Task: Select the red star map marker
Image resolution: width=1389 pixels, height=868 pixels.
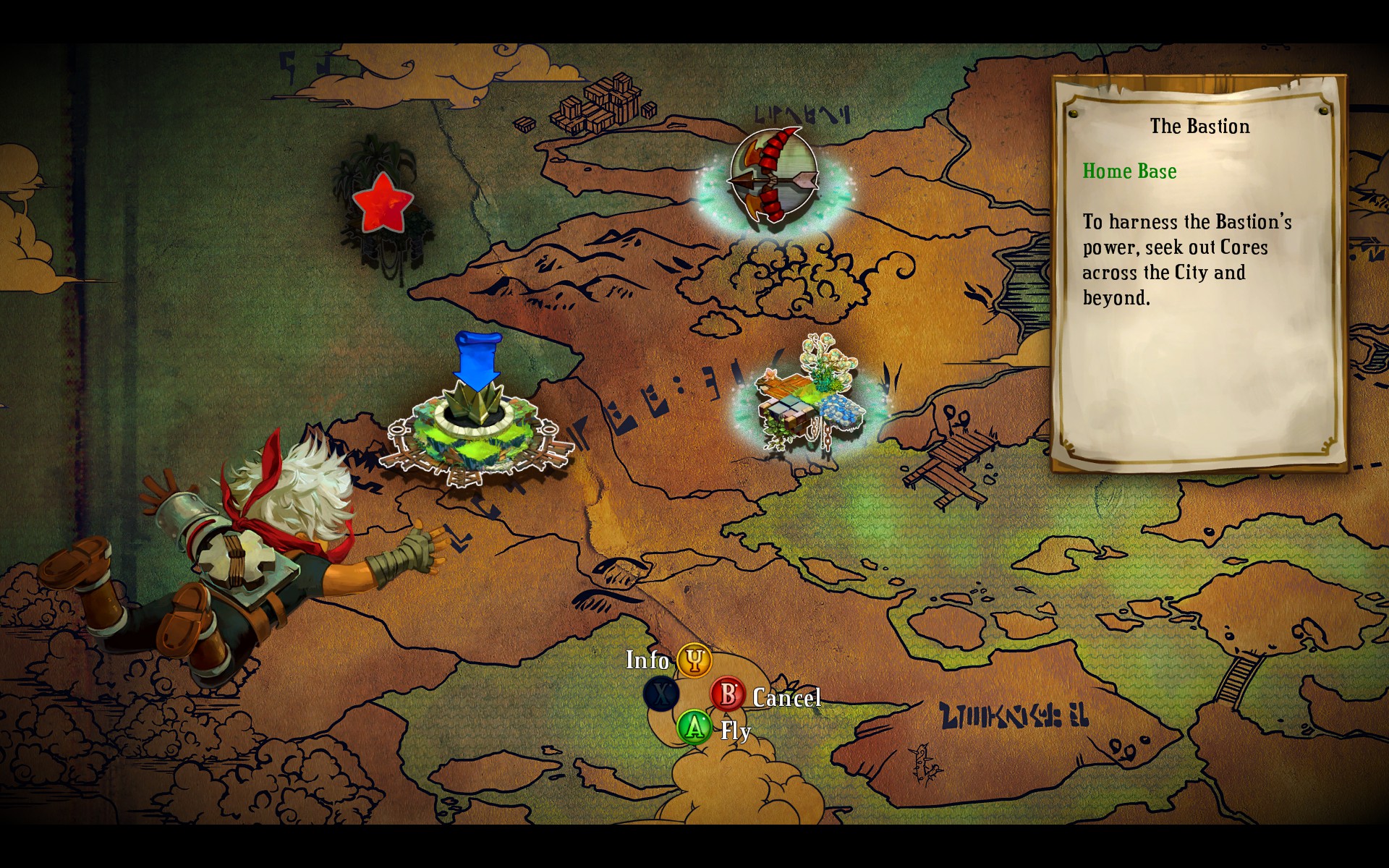Action: [381, 203]
